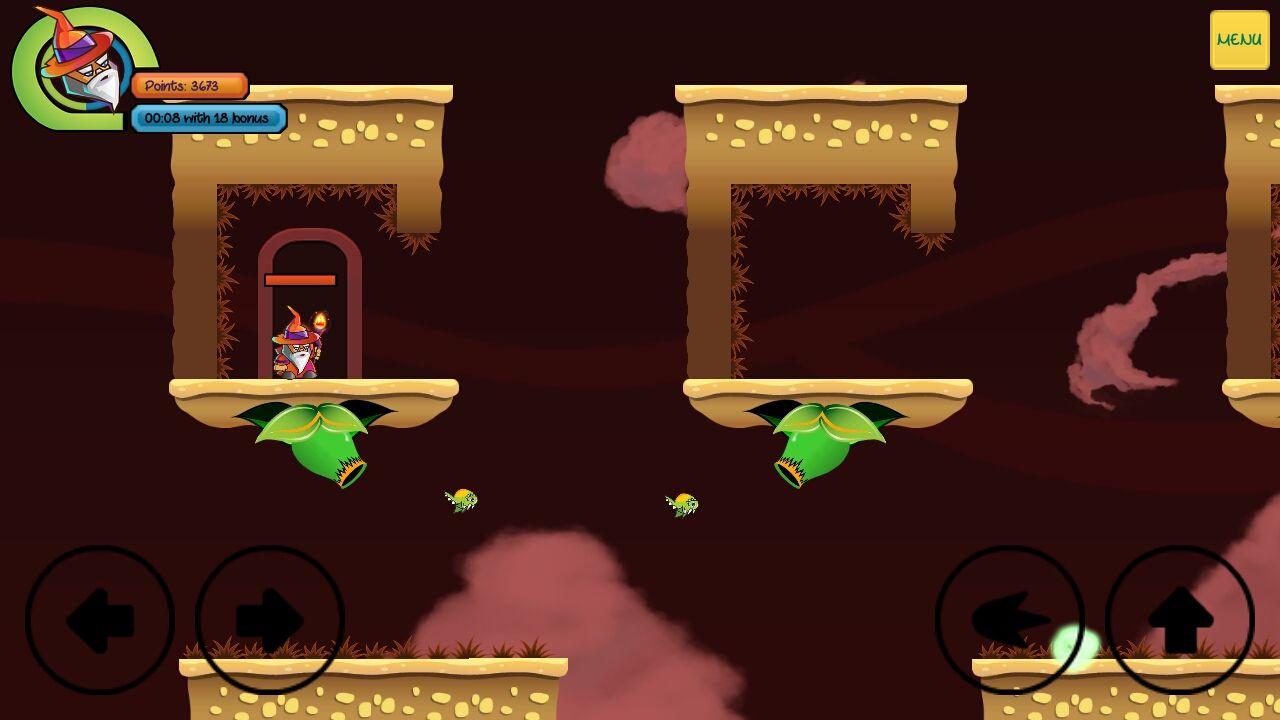
Task: Tap the move left arrow control
Action: tap(100, 620)
